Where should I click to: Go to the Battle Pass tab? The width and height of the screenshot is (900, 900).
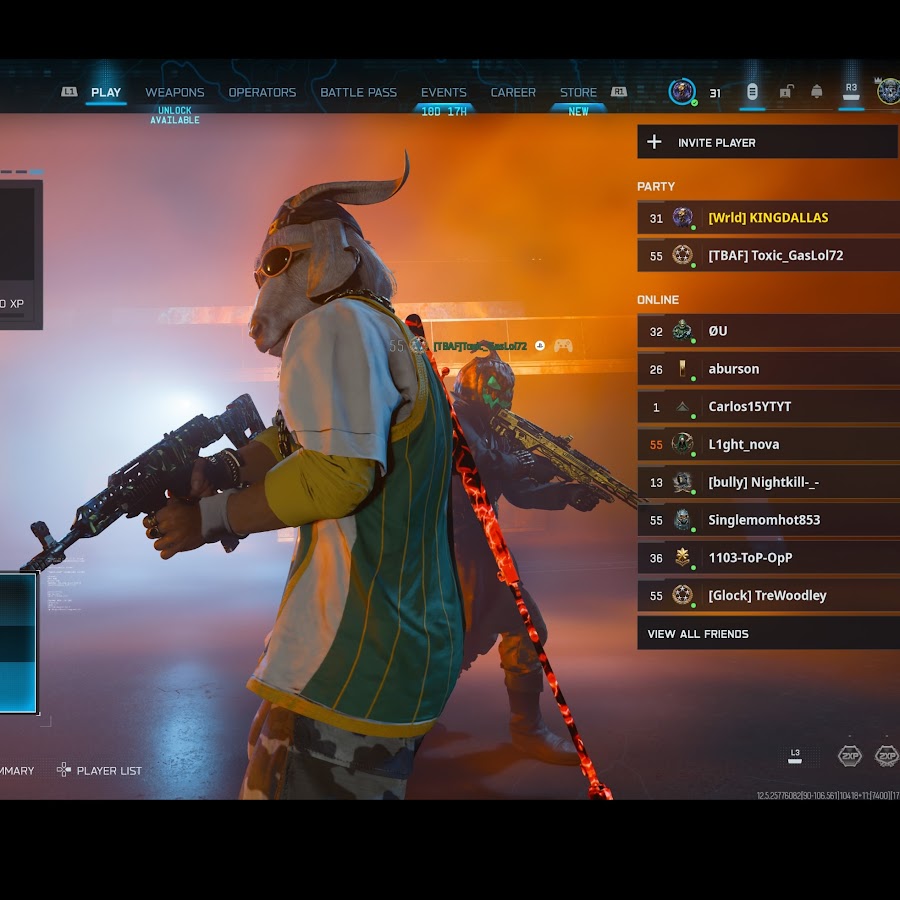click(358, 93)
